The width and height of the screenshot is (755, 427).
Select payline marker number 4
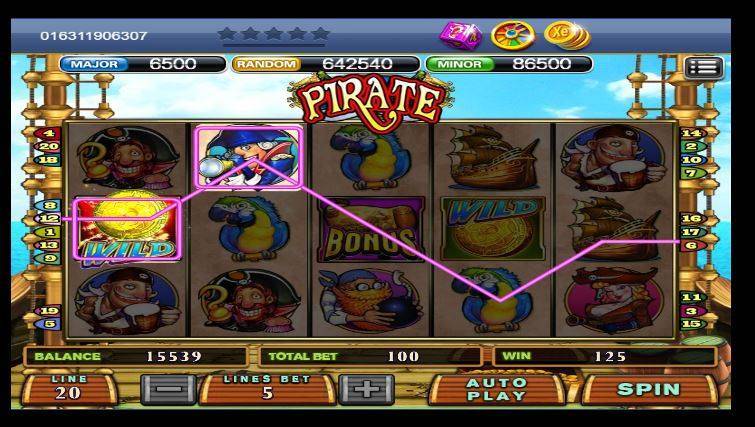(x=47, y=133)
